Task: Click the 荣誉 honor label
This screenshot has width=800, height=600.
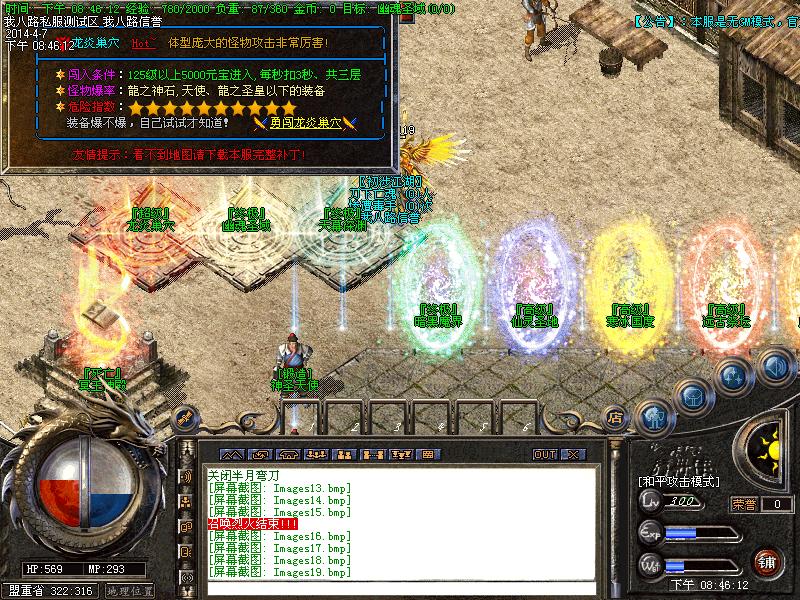Action: click(x=741, y=504)
